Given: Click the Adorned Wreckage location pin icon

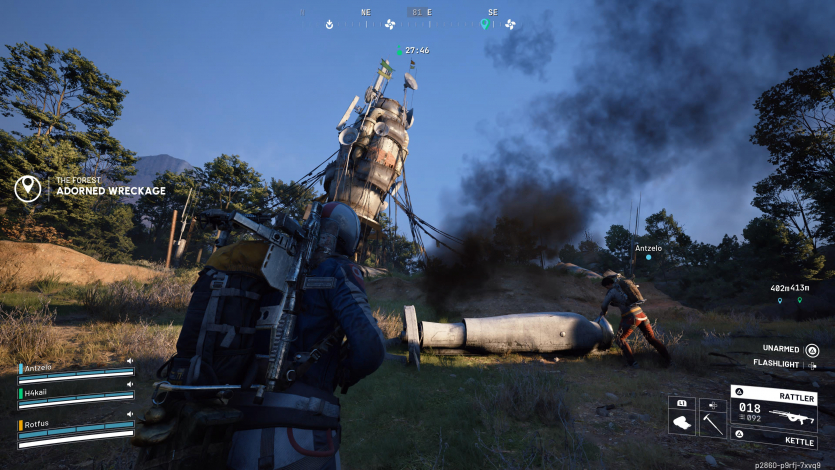Looking at the screenshot, I should pos(28,187).
